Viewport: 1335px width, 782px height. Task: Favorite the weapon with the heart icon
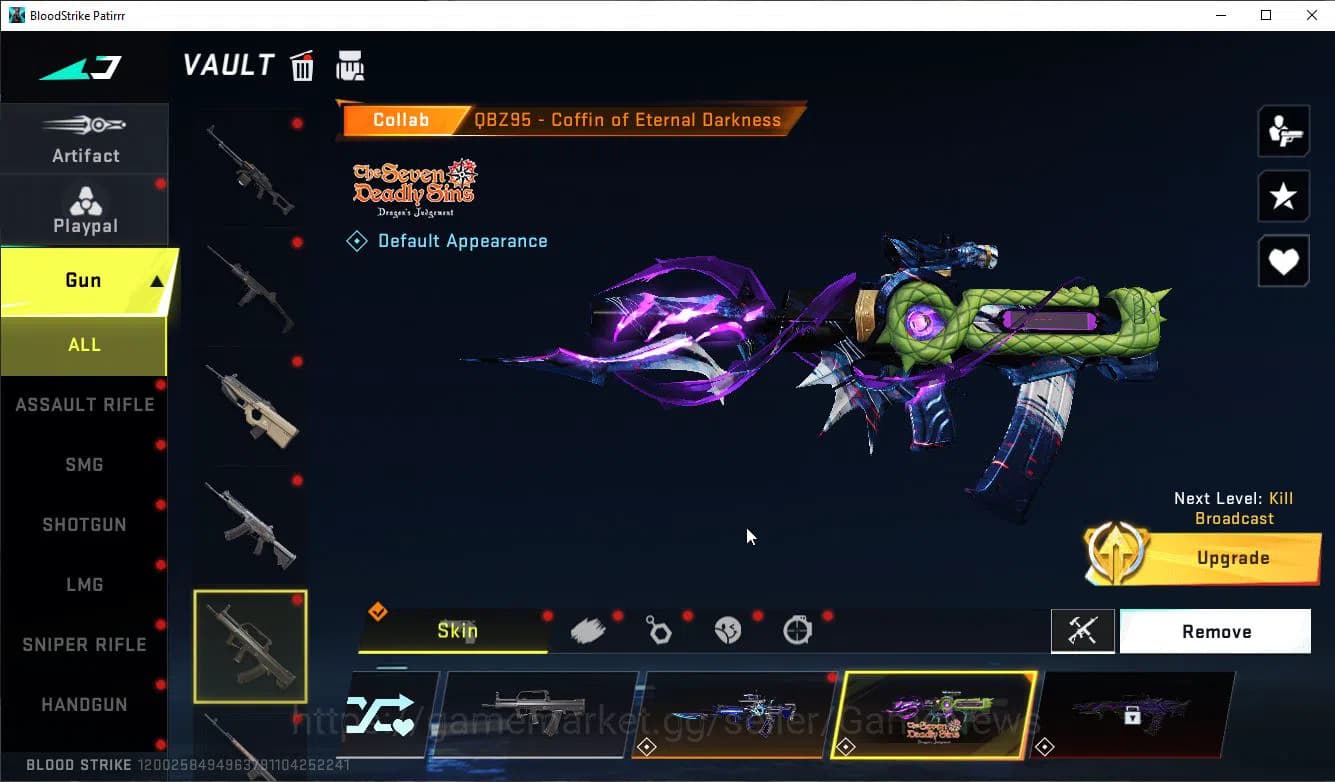point(1283,261)
